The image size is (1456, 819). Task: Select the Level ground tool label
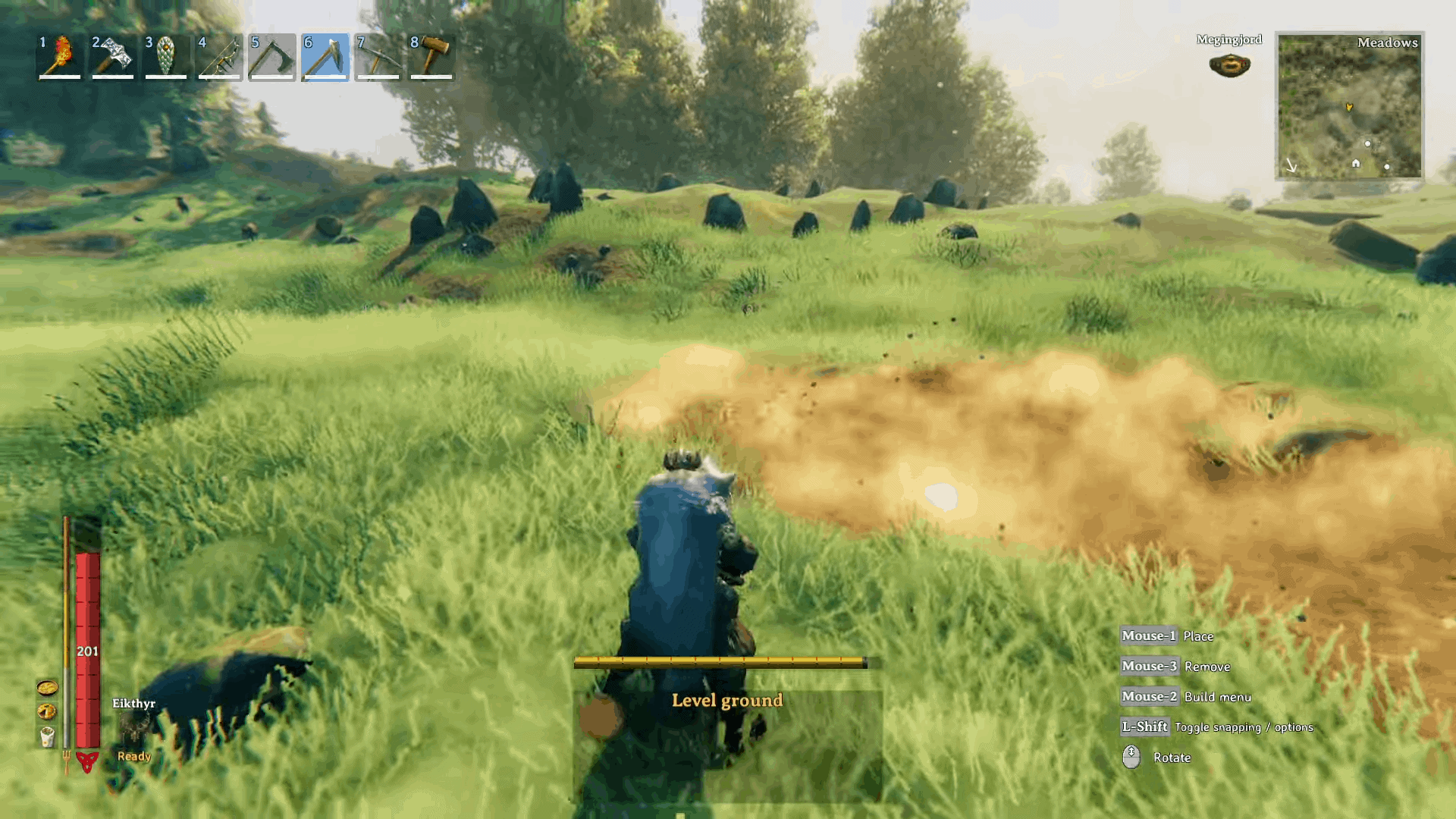726,701
